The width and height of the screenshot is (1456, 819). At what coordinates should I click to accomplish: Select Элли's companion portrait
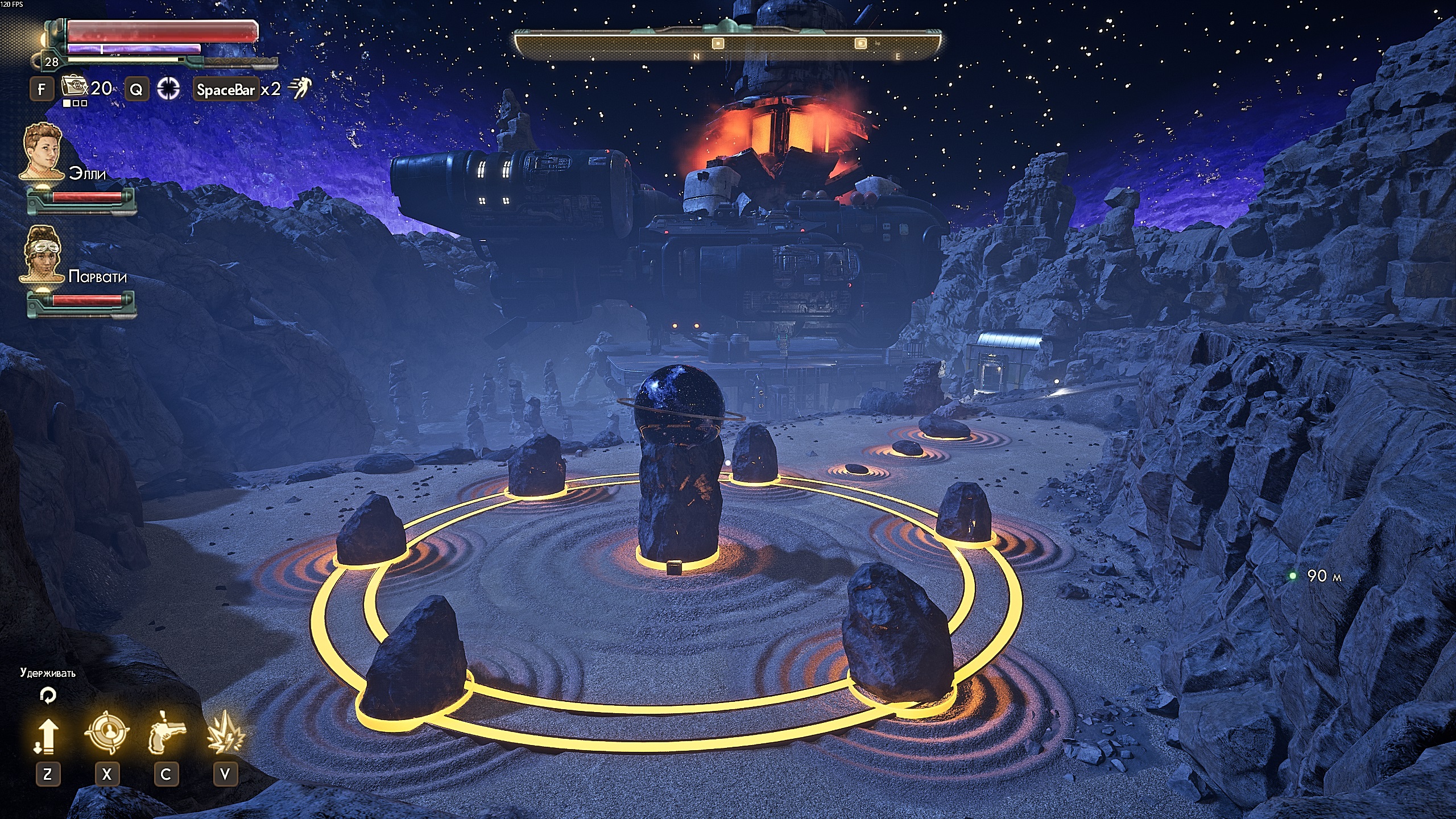click(x=42, y=150)
